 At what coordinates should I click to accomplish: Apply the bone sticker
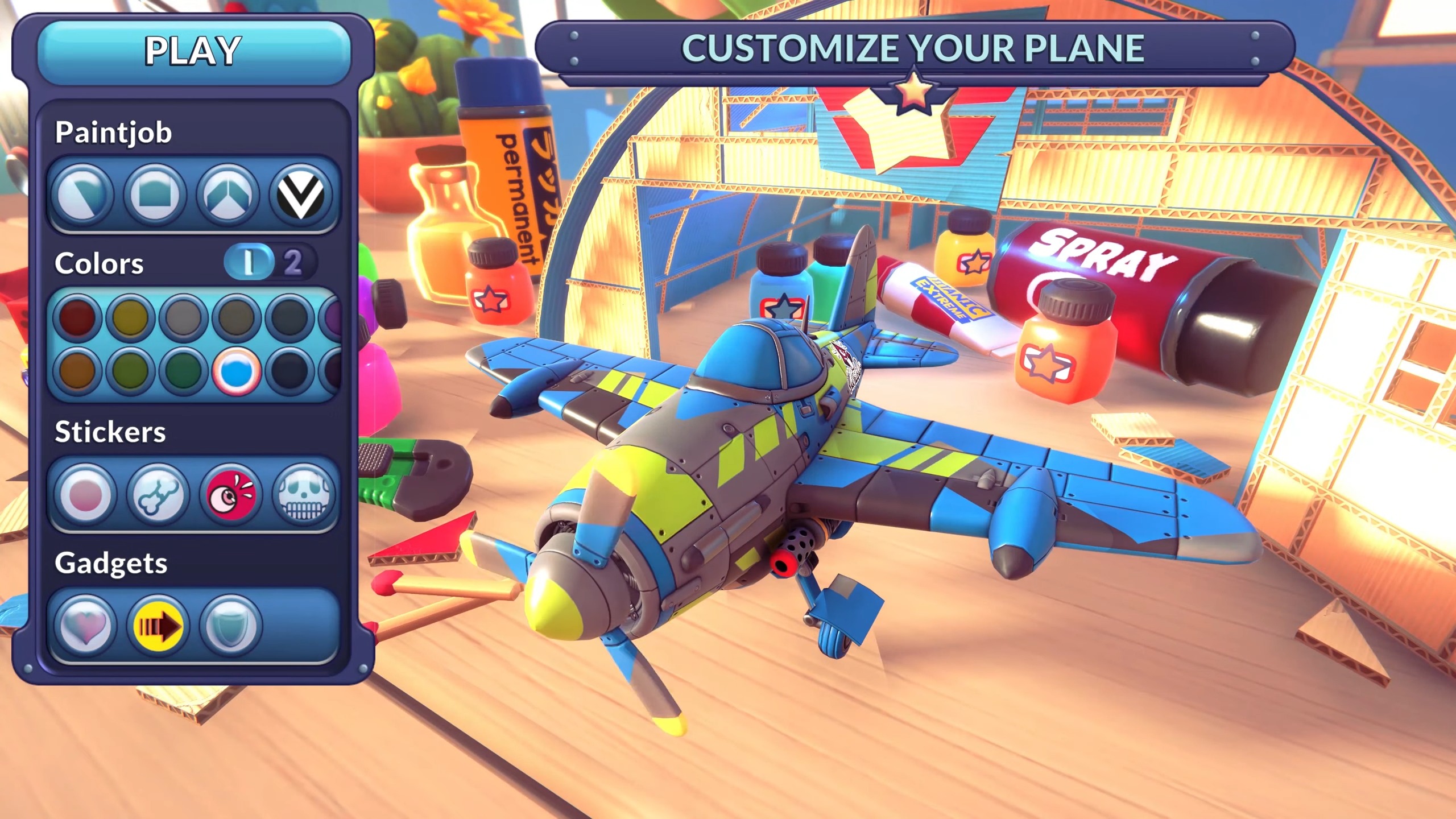click(x=158, y=494)
